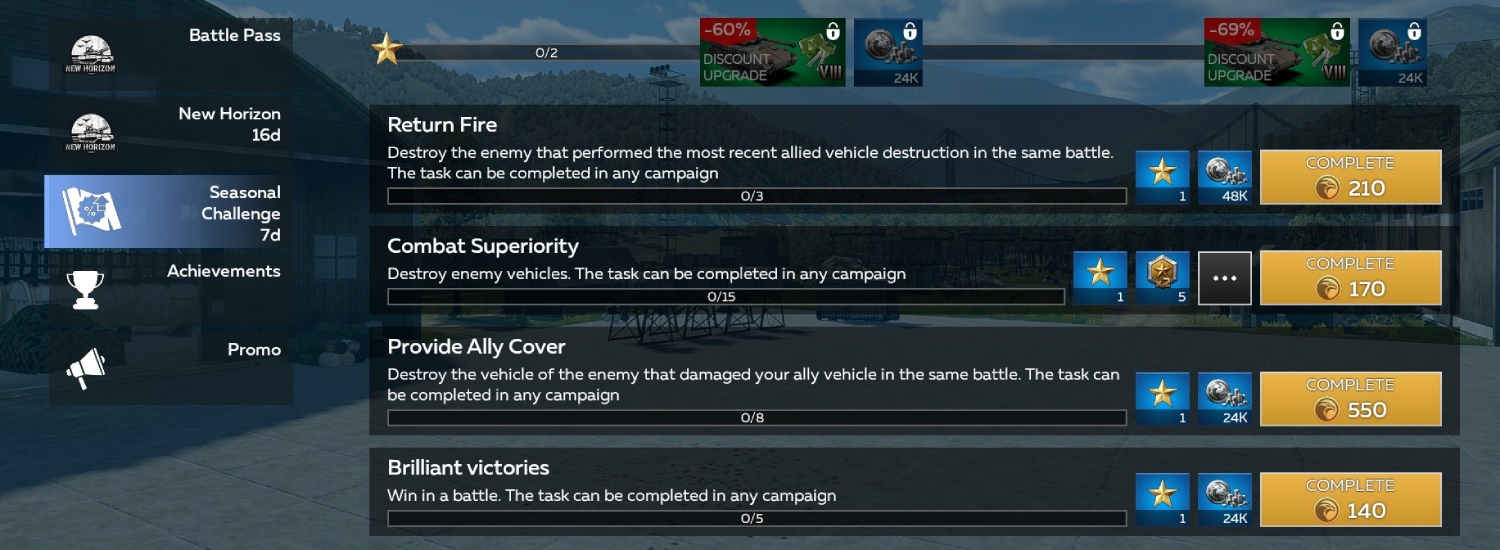View Return Fire's 48K credits reward

tap(1224, 178)
